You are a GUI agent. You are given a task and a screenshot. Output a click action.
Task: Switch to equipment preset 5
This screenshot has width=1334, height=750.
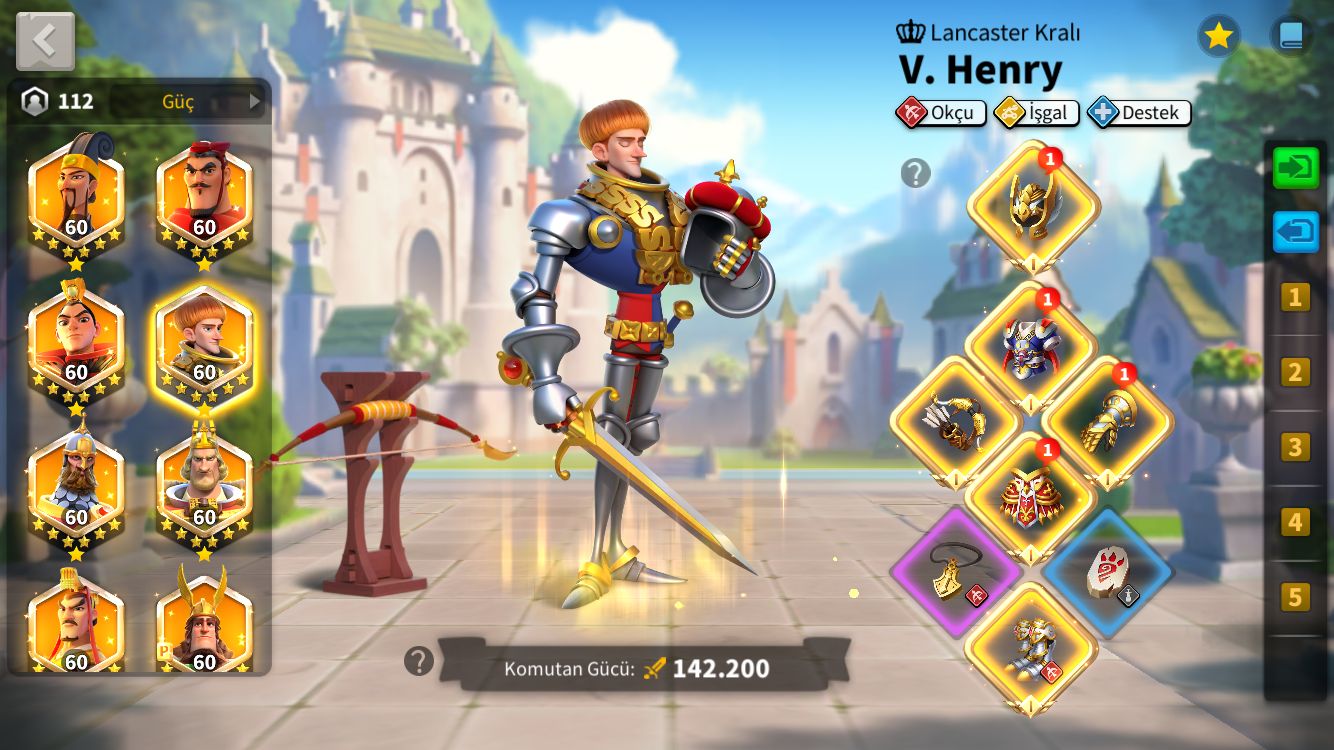point(1295,597)
